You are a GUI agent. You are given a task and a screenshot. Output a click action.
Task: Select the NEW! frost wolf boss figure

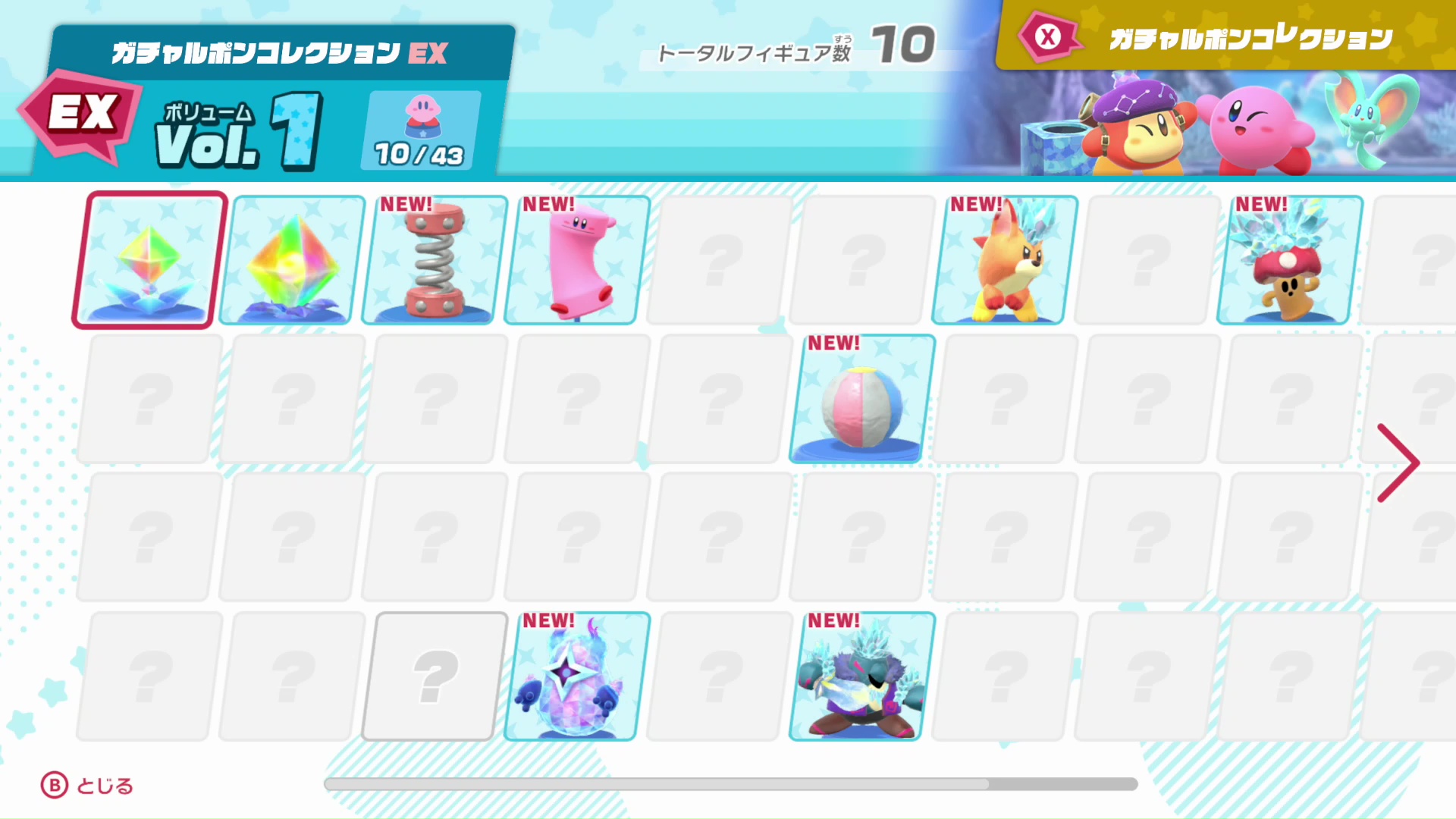pyautogui.click(x=857, y=677)
